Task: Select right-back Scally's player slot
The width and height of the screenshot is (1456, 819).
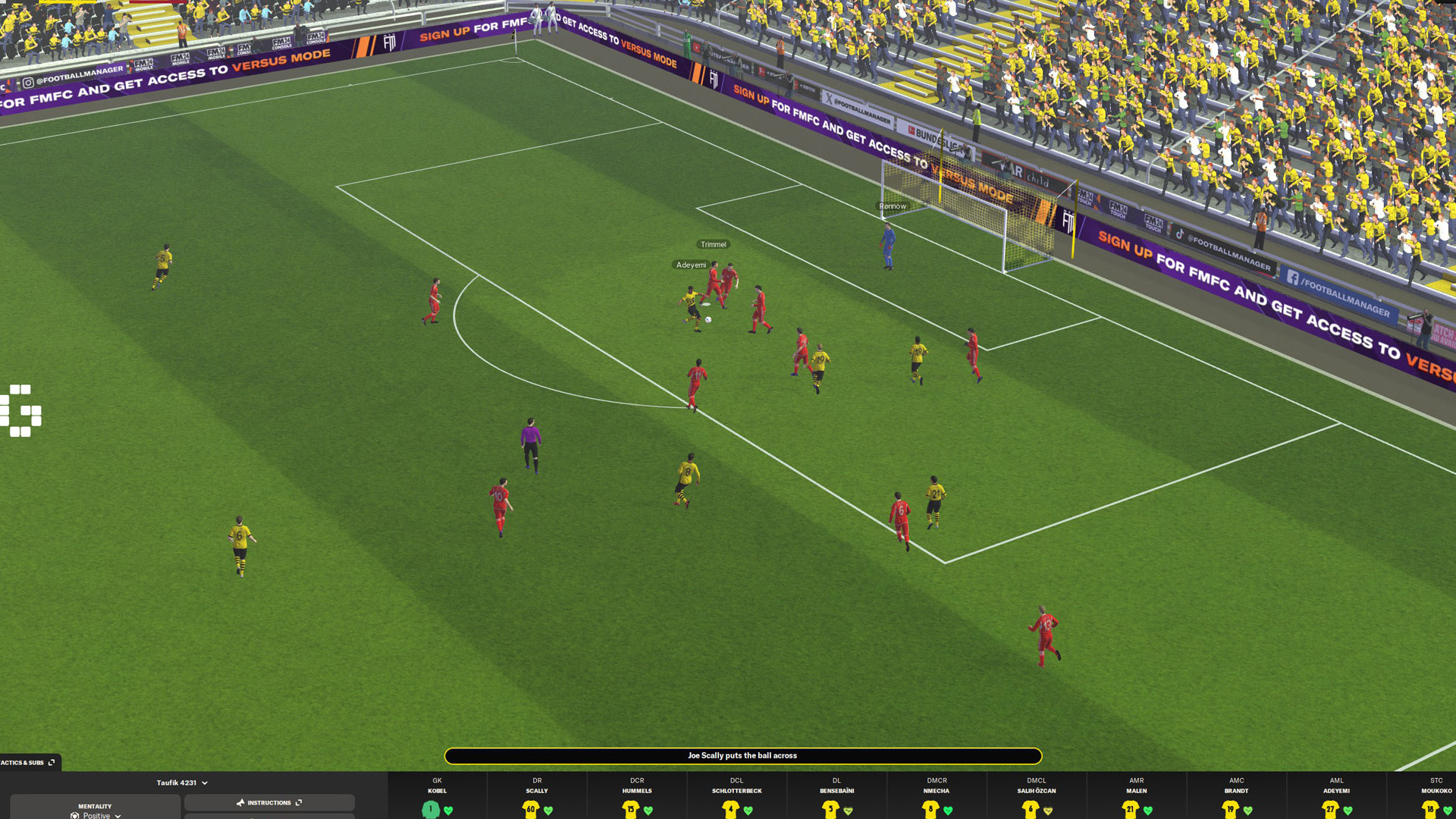Action: click(537, 795)
